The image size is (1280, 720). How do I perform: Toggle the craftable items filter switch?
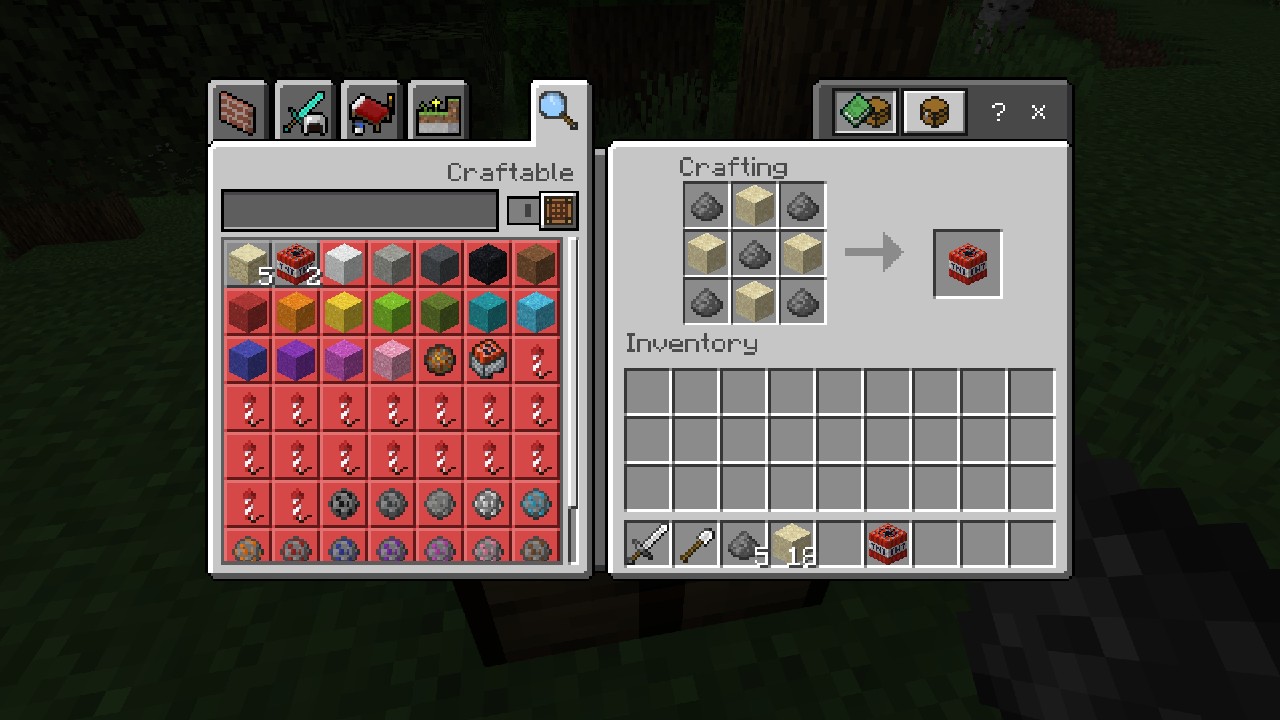click(x=523, y=210)
